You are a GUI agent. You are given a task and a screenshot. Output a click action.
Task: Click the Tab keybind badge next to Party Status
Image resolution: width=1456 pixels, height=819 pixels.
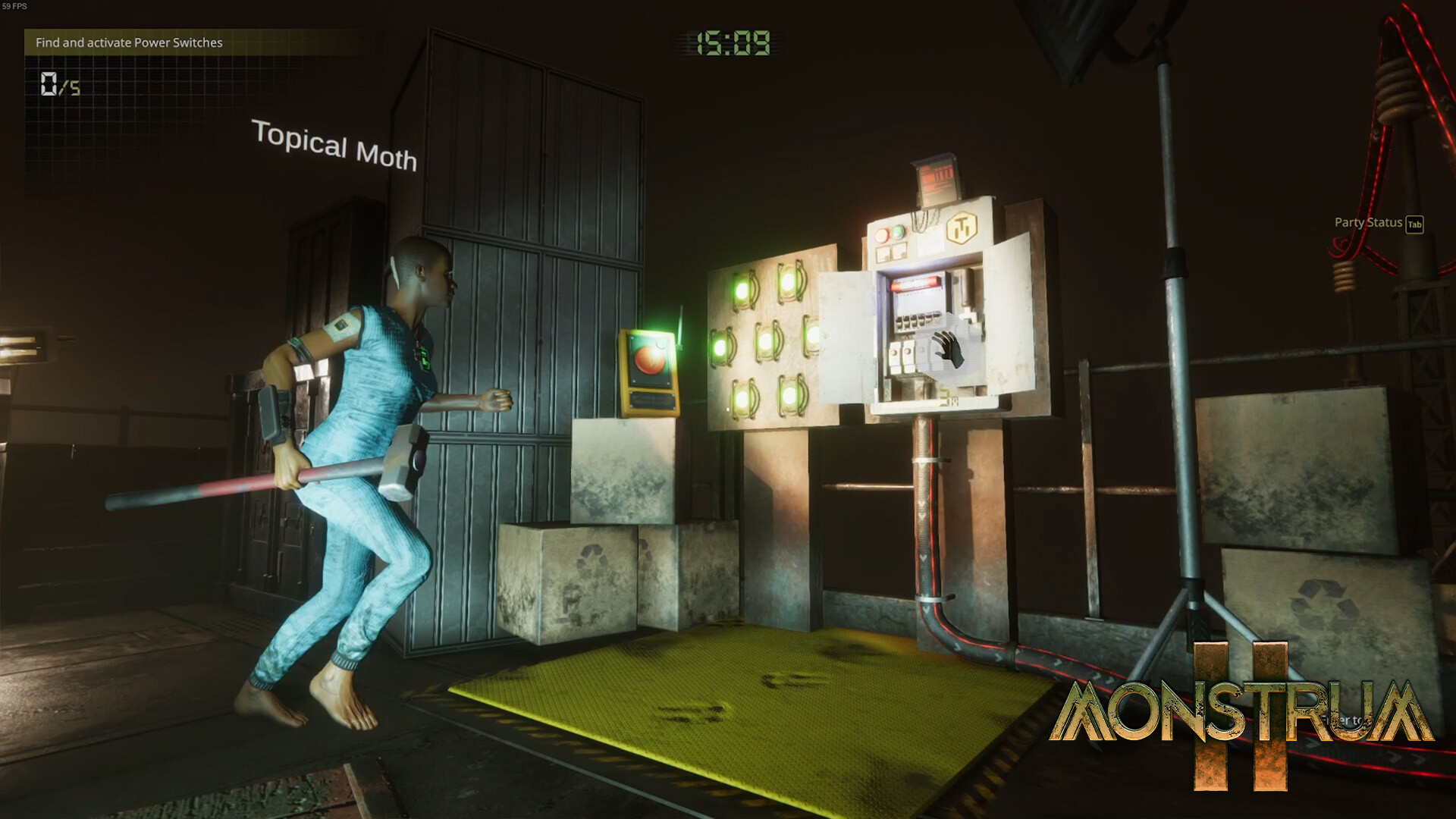coord(1415,224)
